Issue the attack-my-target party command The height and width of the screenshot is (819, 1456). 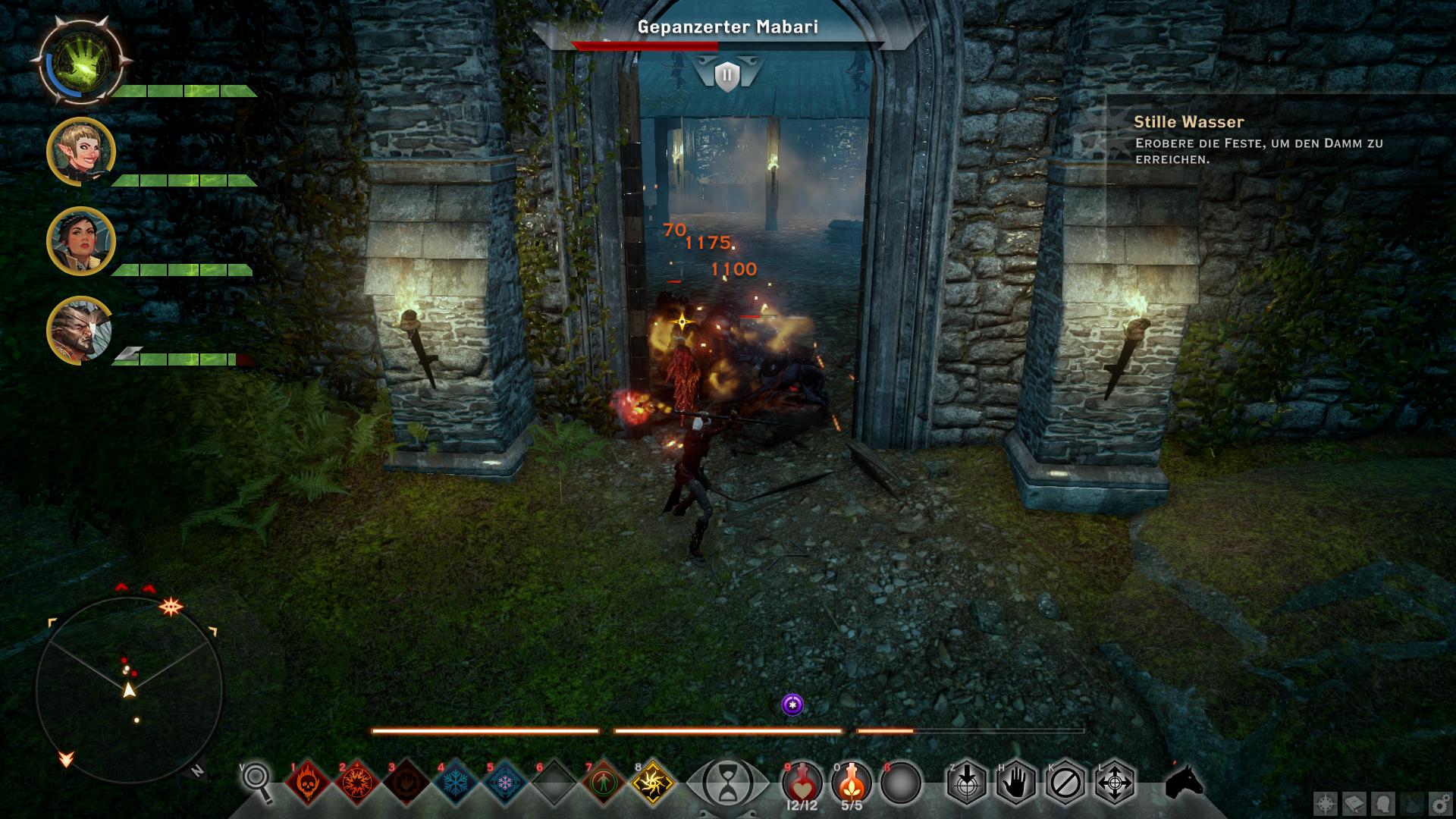click(x=966, y=782)
